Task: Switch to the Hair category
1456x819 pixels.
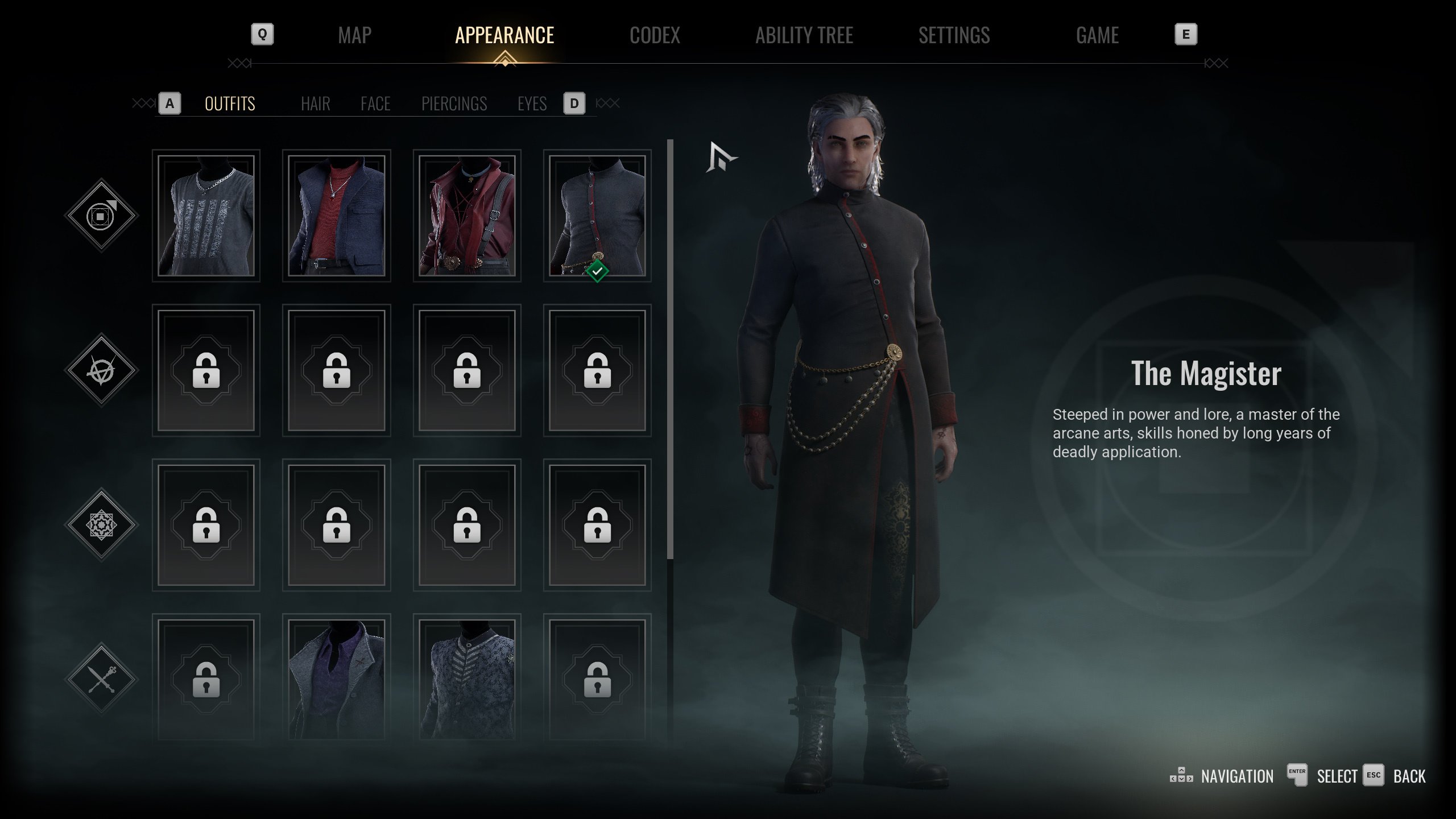Action: [x=315, y=104]
